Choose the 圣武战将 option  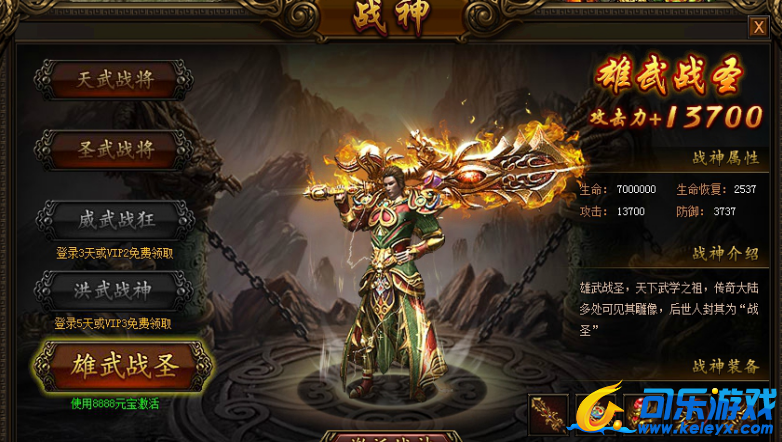pyautogui.click(x=115, y=150)
